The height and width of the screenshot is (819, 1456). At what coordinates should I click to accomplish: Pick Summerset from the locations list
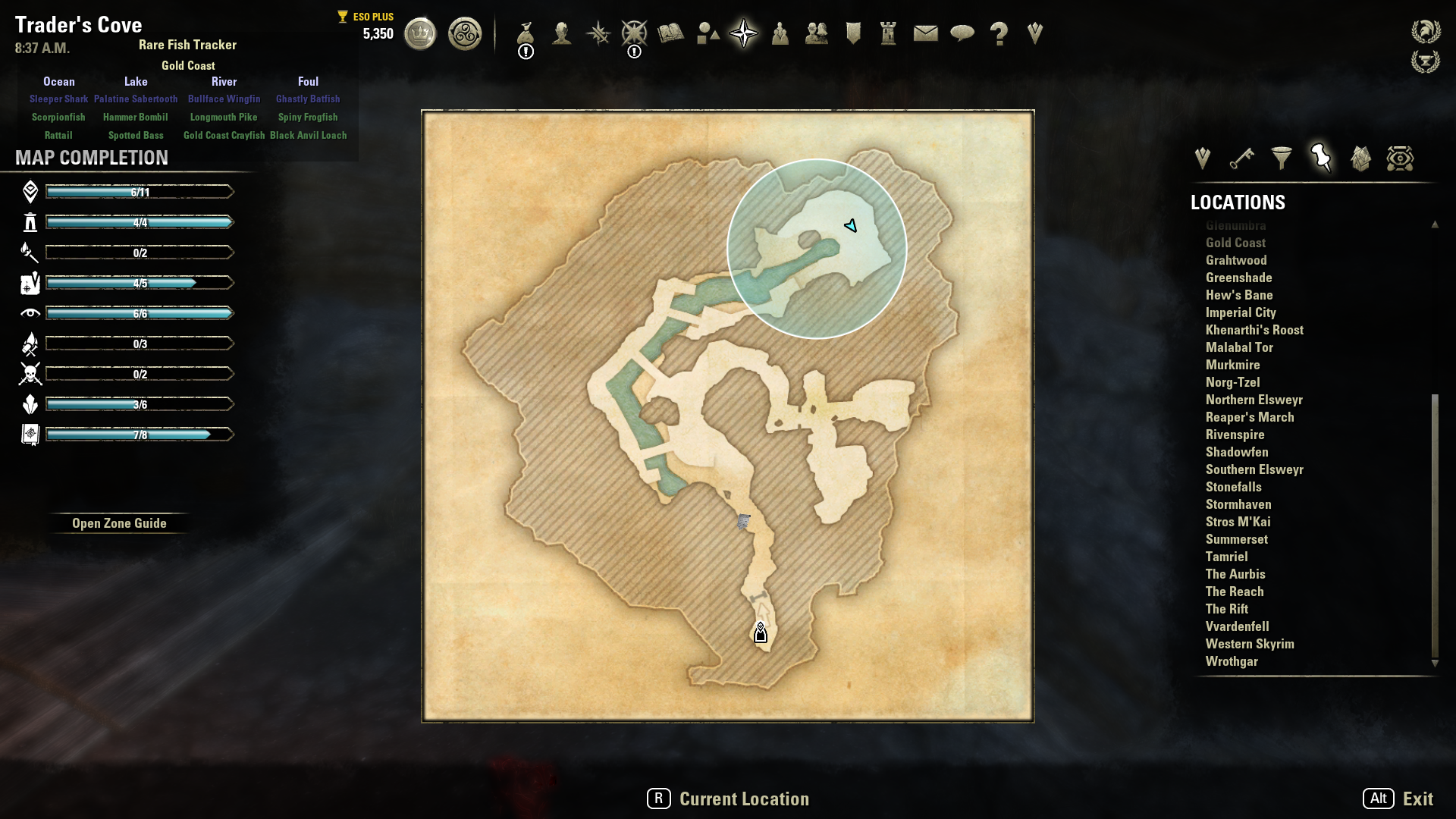tap(1236, 539)
